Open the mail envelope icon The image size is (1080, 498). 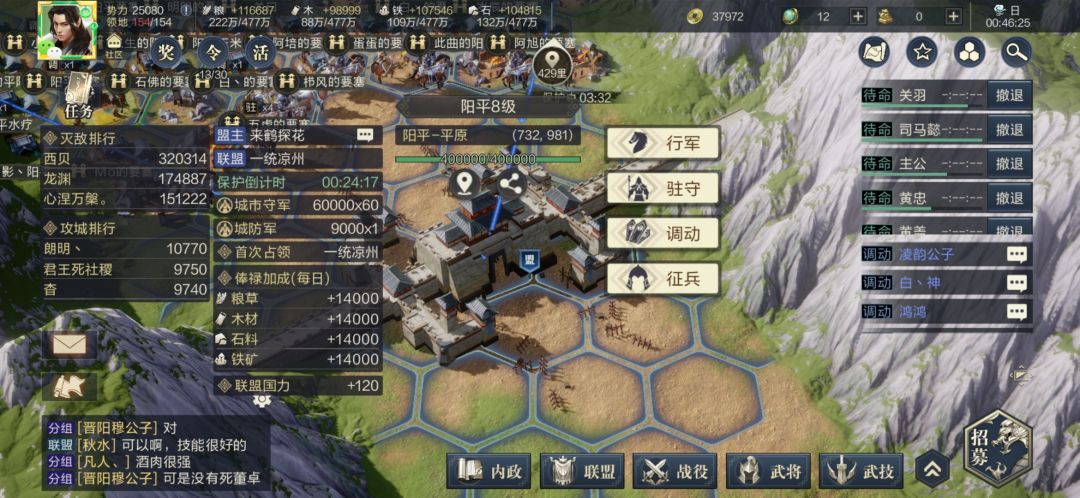(x=69, y=345)
